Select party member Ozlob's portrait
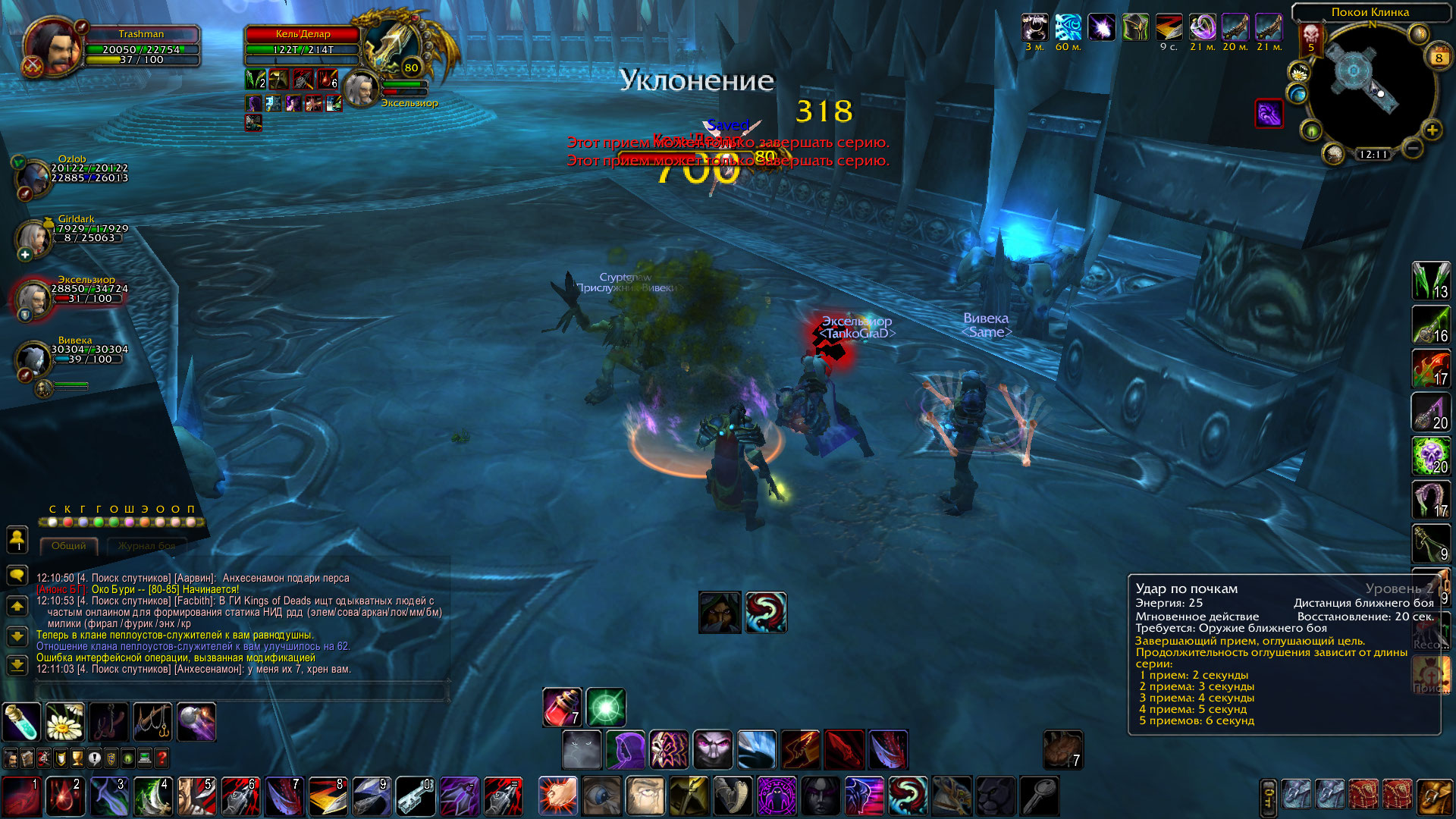 tap(33, 177)
